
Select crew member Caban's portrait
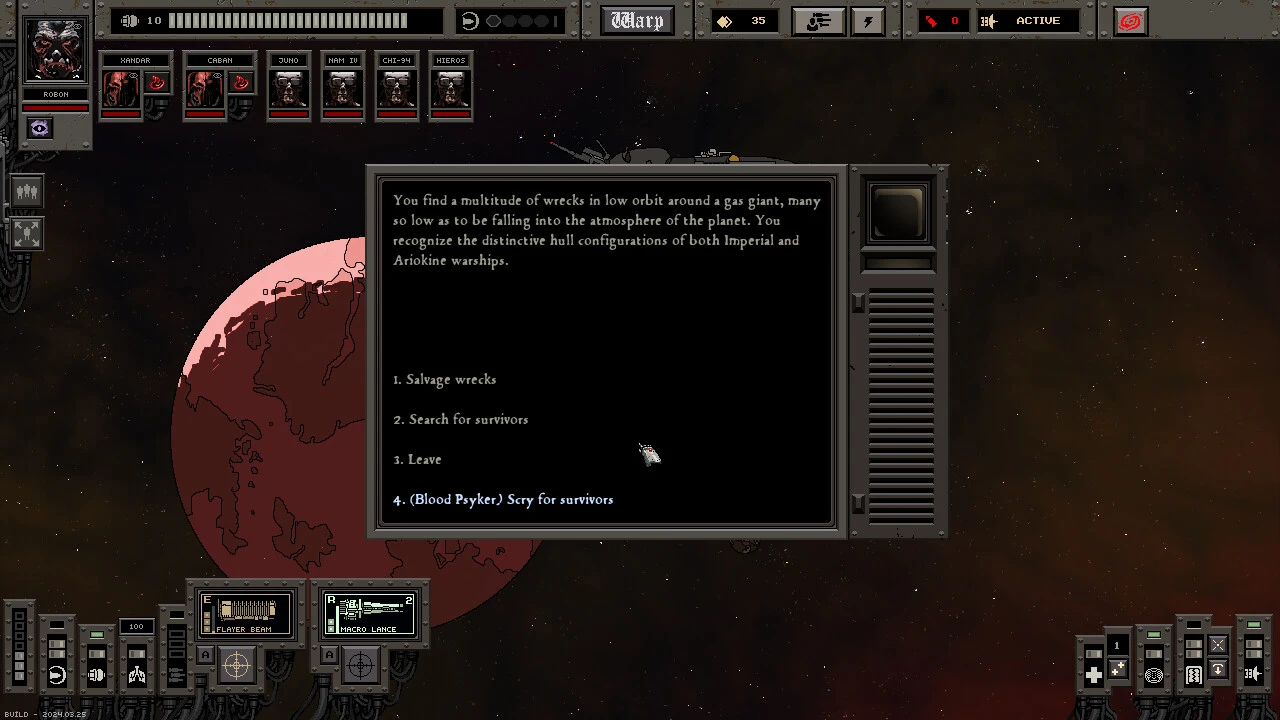tap(208, 88)
